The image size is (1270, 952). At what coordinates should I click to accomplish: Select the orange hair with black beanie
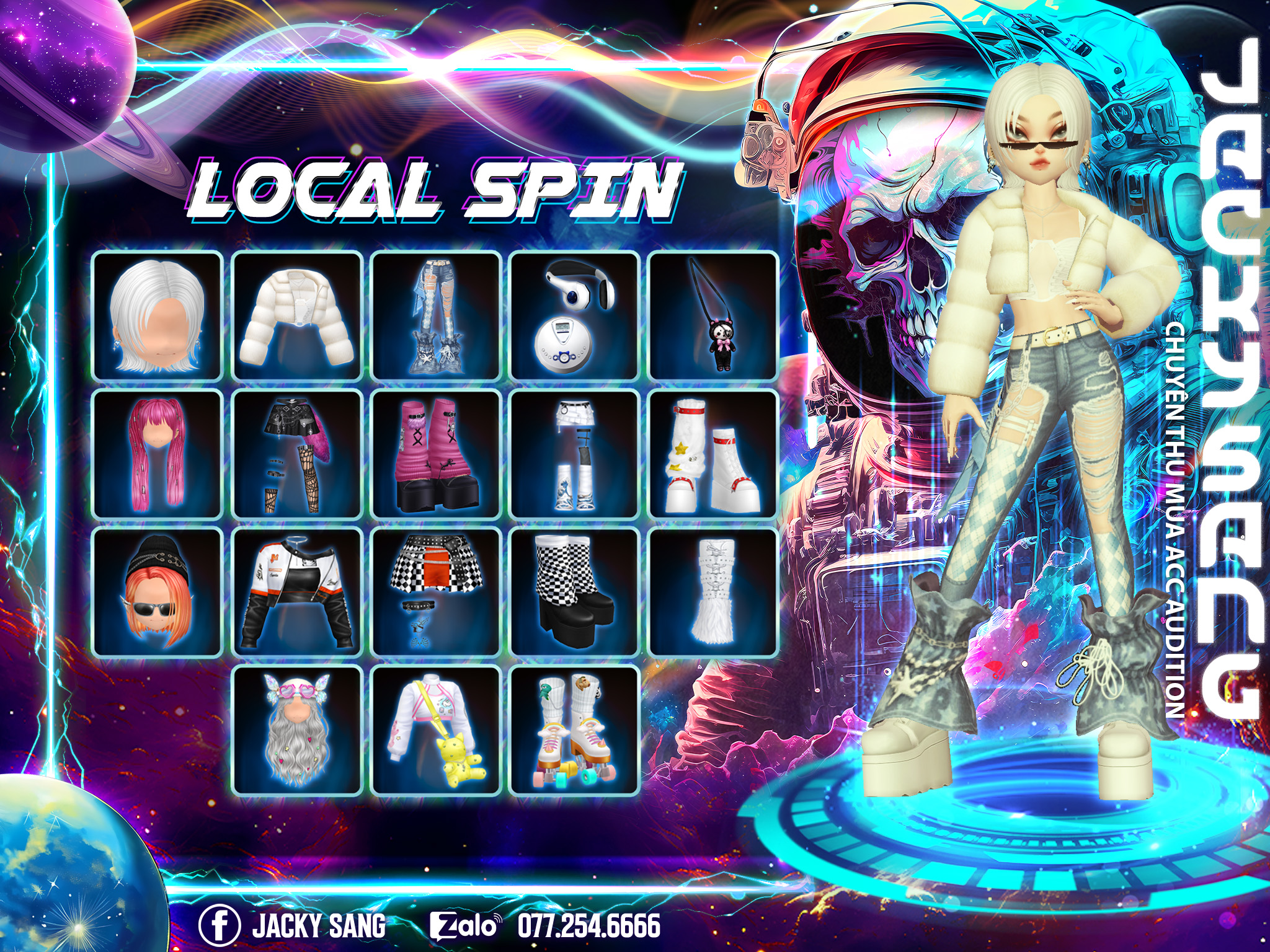pos(158,593)
